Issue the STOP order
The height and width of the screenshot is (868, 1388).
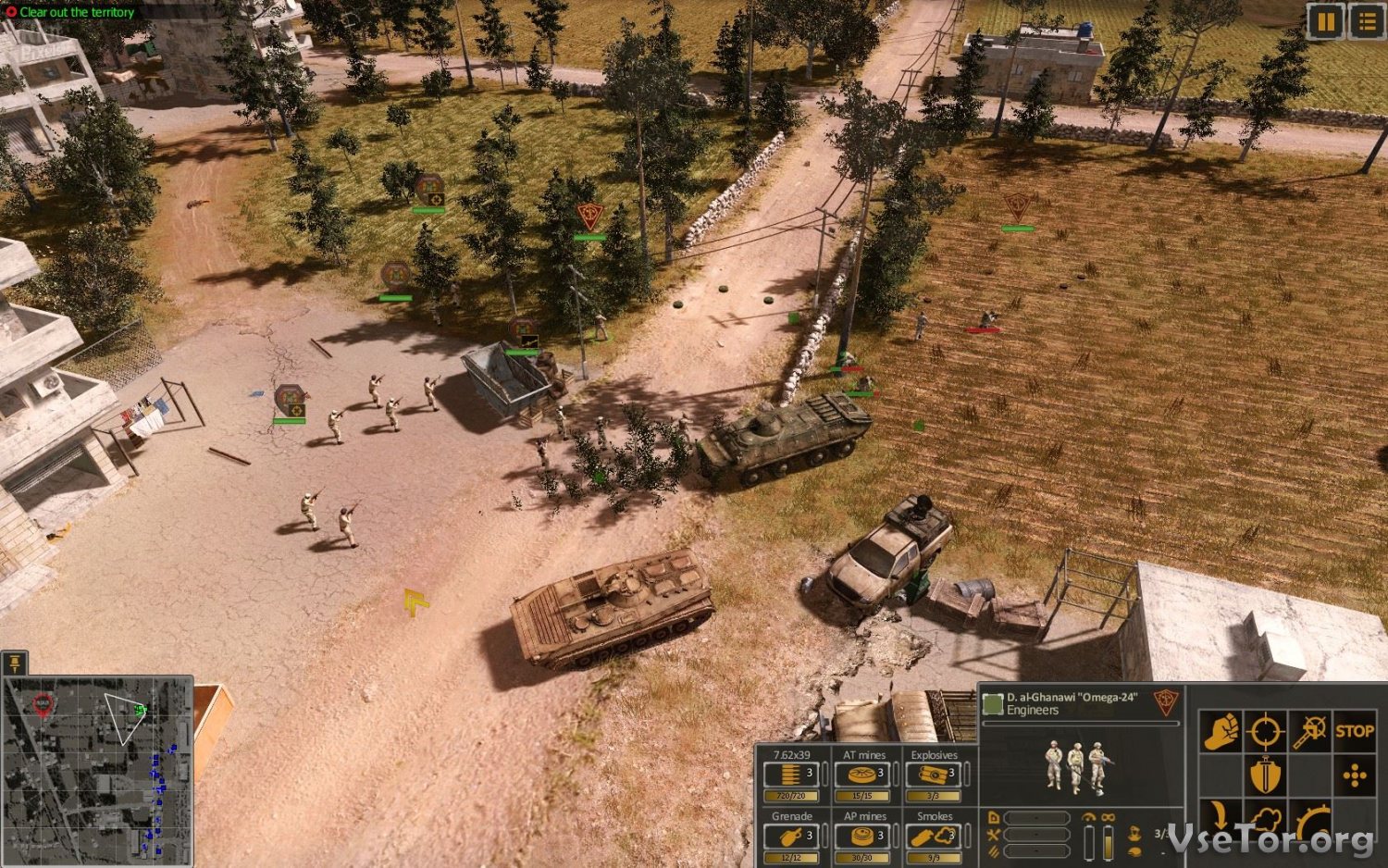[x=1354, y=732]
